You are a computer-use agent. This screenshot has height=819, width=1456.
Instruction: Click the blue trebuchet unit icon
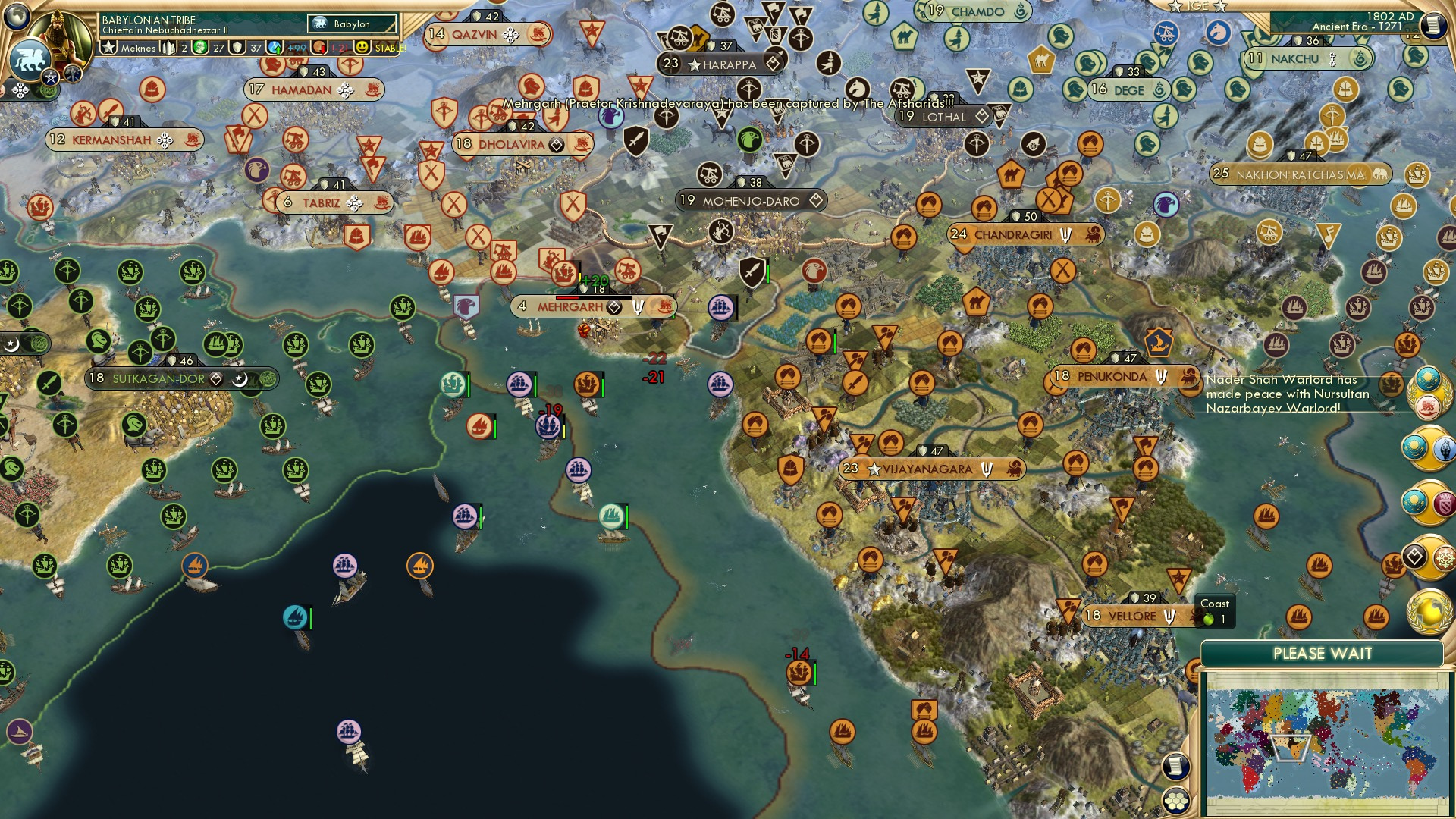1166,33
